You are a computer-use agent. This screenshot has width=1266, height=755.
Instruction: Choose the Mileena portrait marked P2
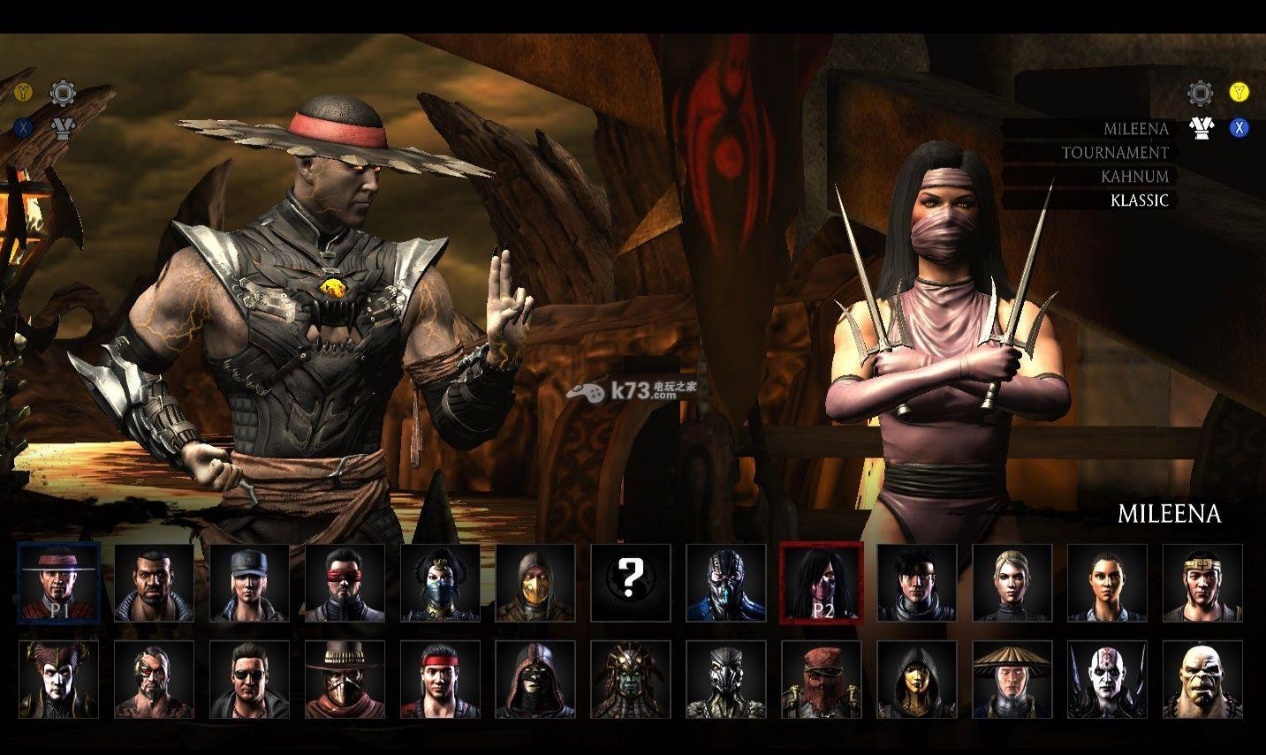(x=821, y=583)
